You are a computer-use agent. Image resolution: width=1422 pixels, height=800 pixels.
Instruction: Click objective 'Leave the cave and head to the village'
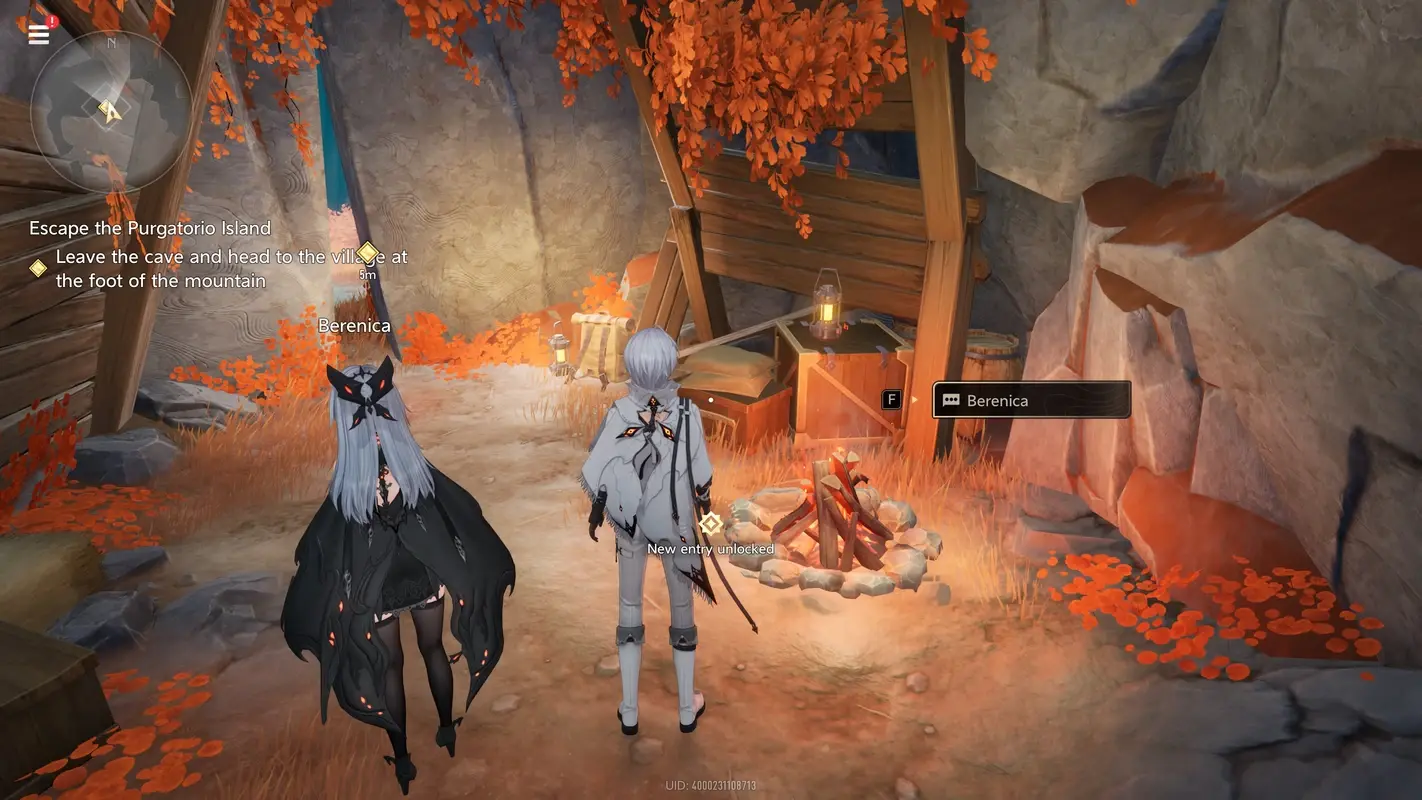[230, 267]
